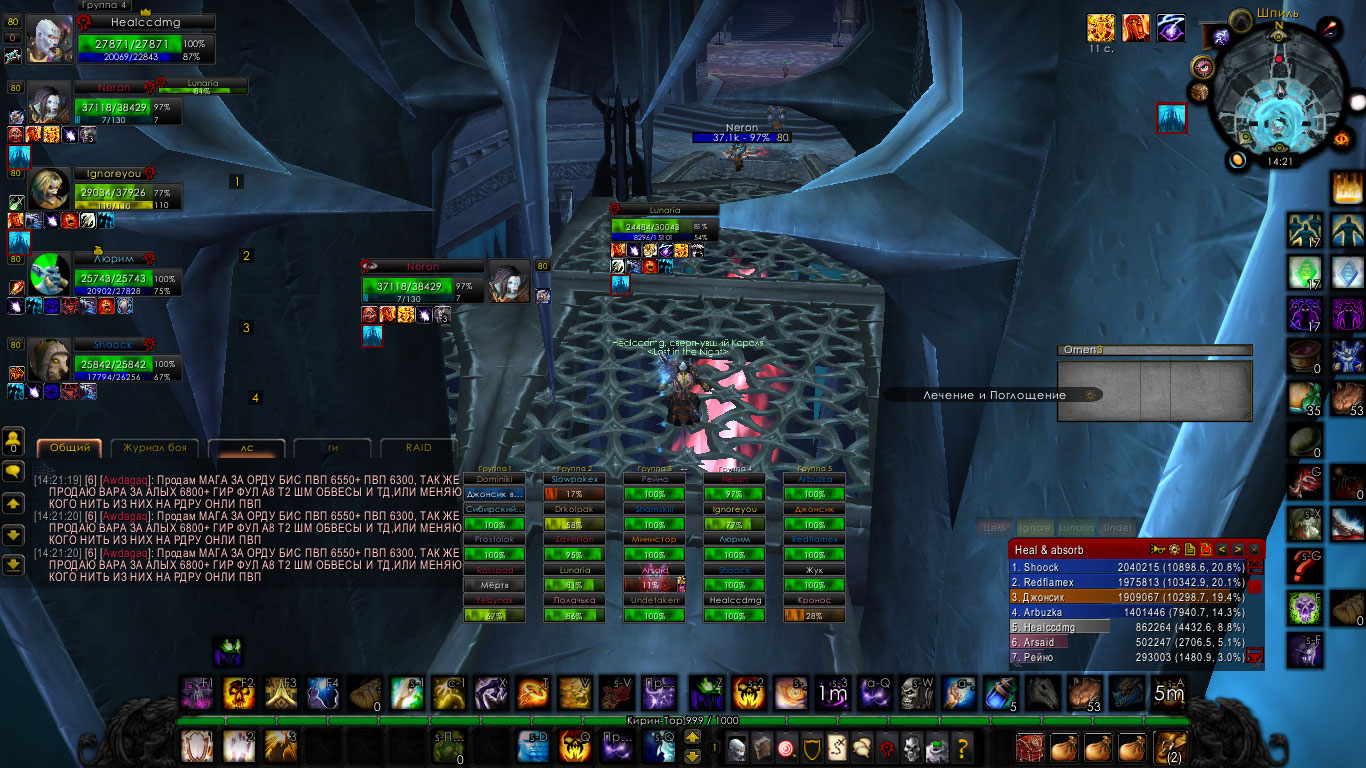Open the yellow question mark help button
The width and height of the screenshot is (1366, 768).
962,746
